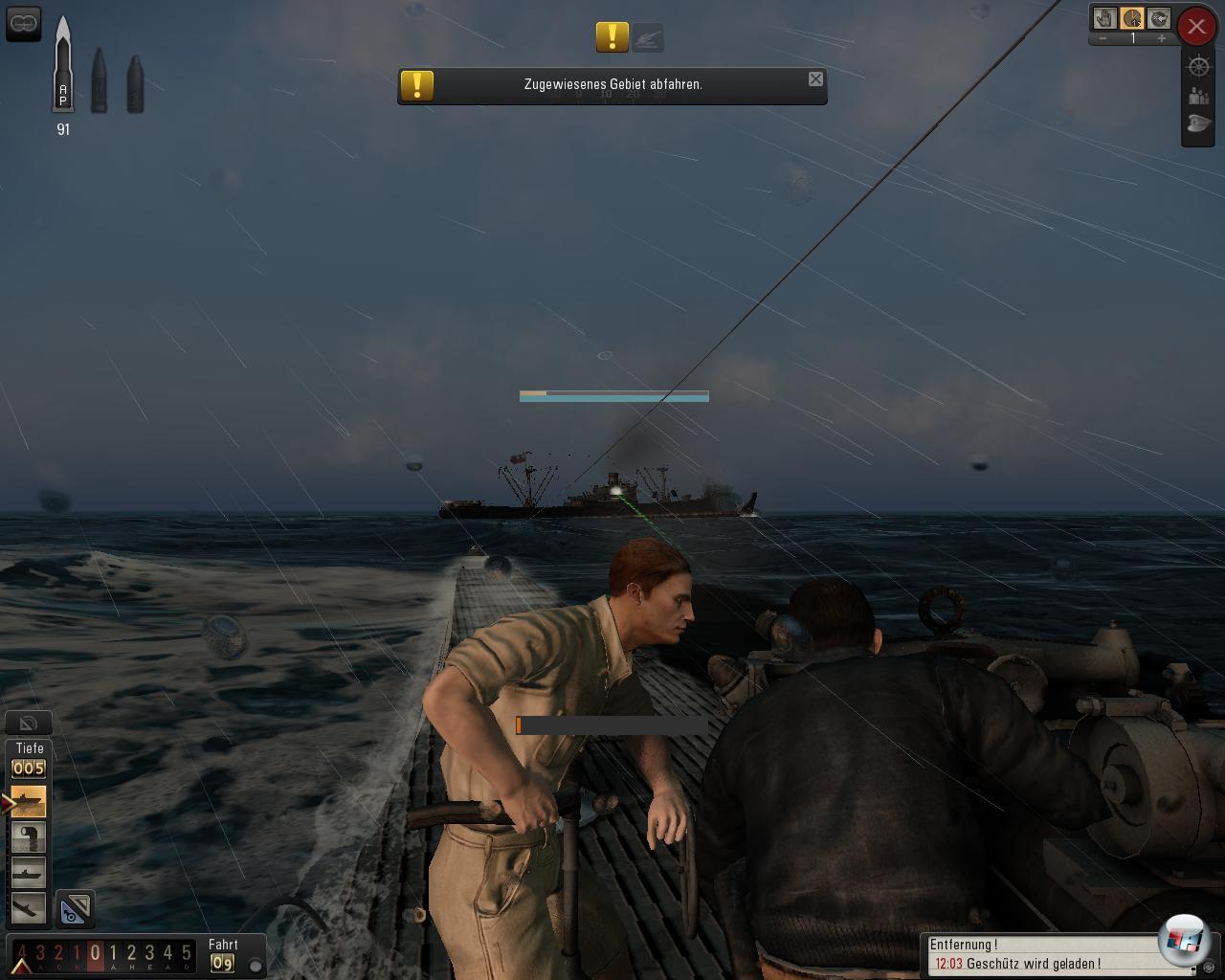Click the arrow-on-globe travel button

click(x=1159, y=18)
